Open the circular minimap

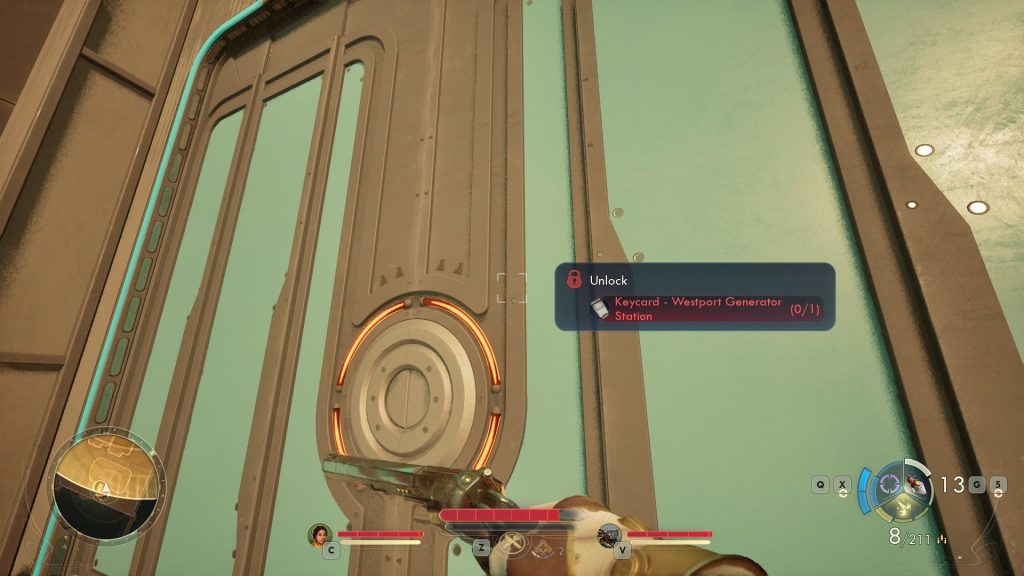(106, 485)
